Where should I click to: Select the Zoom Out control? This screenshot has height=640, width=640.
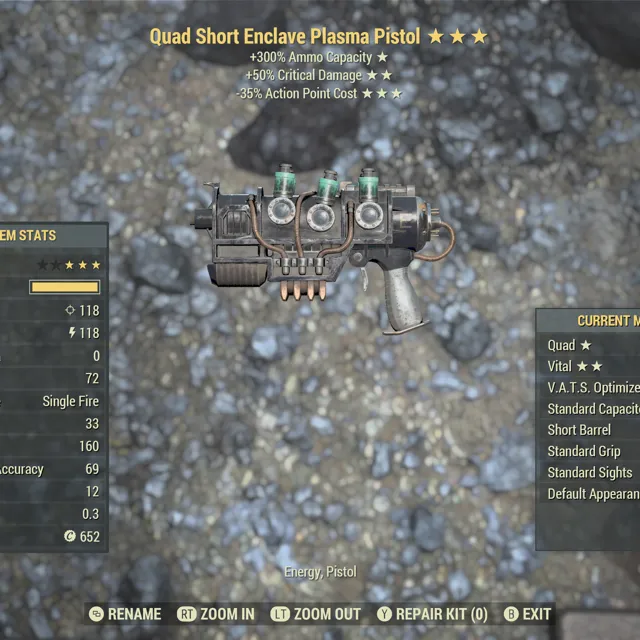click(318, 614)
